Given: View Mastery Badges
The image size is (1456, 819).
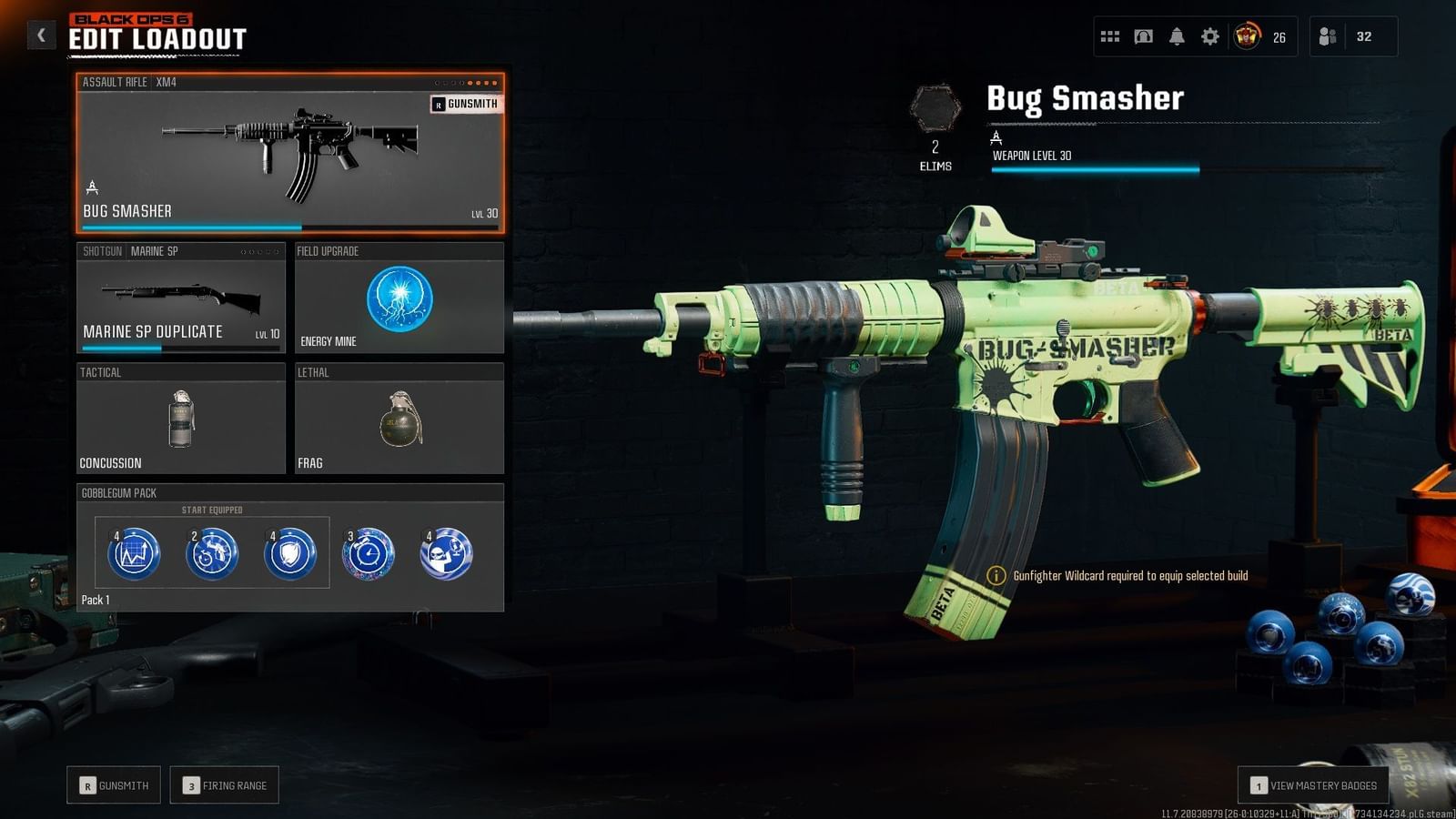Looking at the screenshot, I should (1313, 785).
